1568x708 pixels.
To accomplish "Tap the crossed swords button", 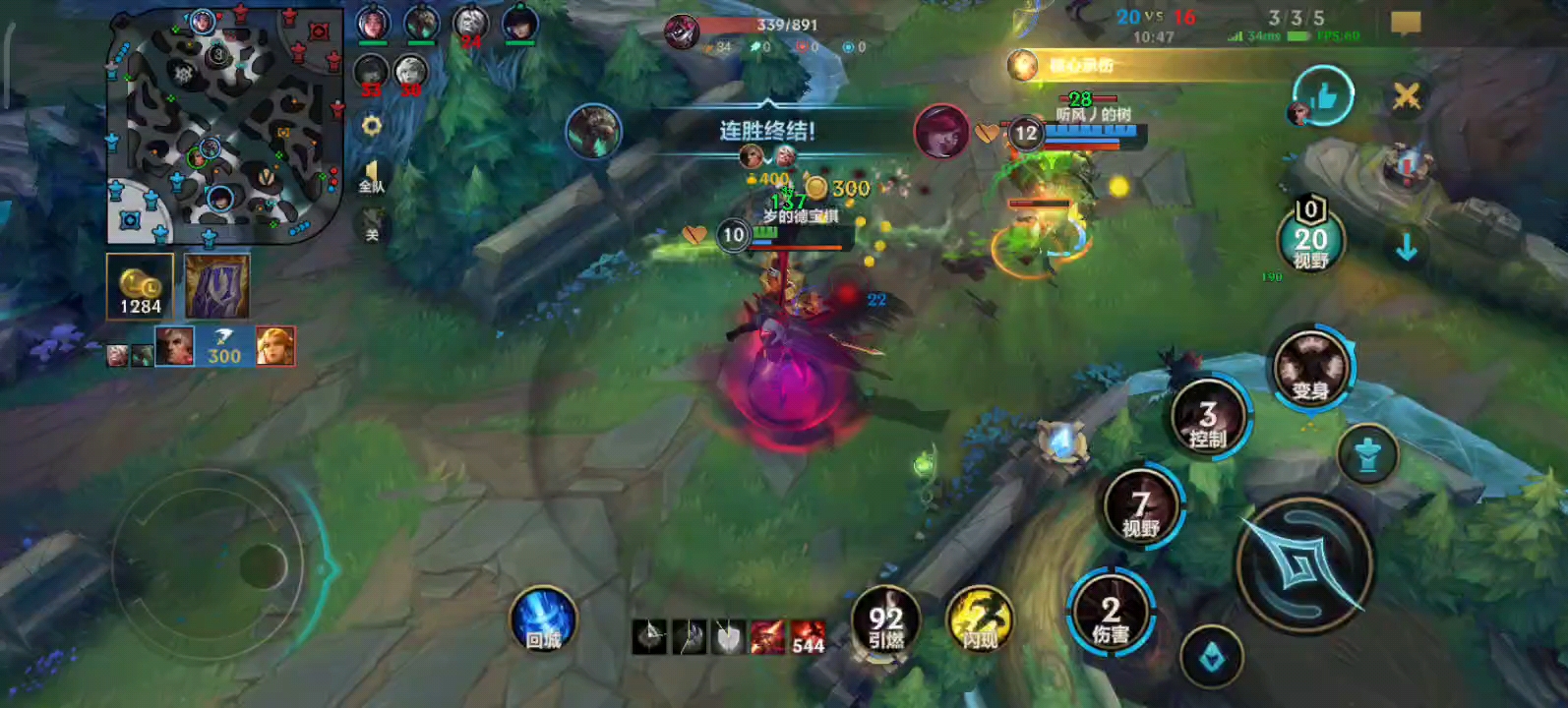I will point(1407,96).
